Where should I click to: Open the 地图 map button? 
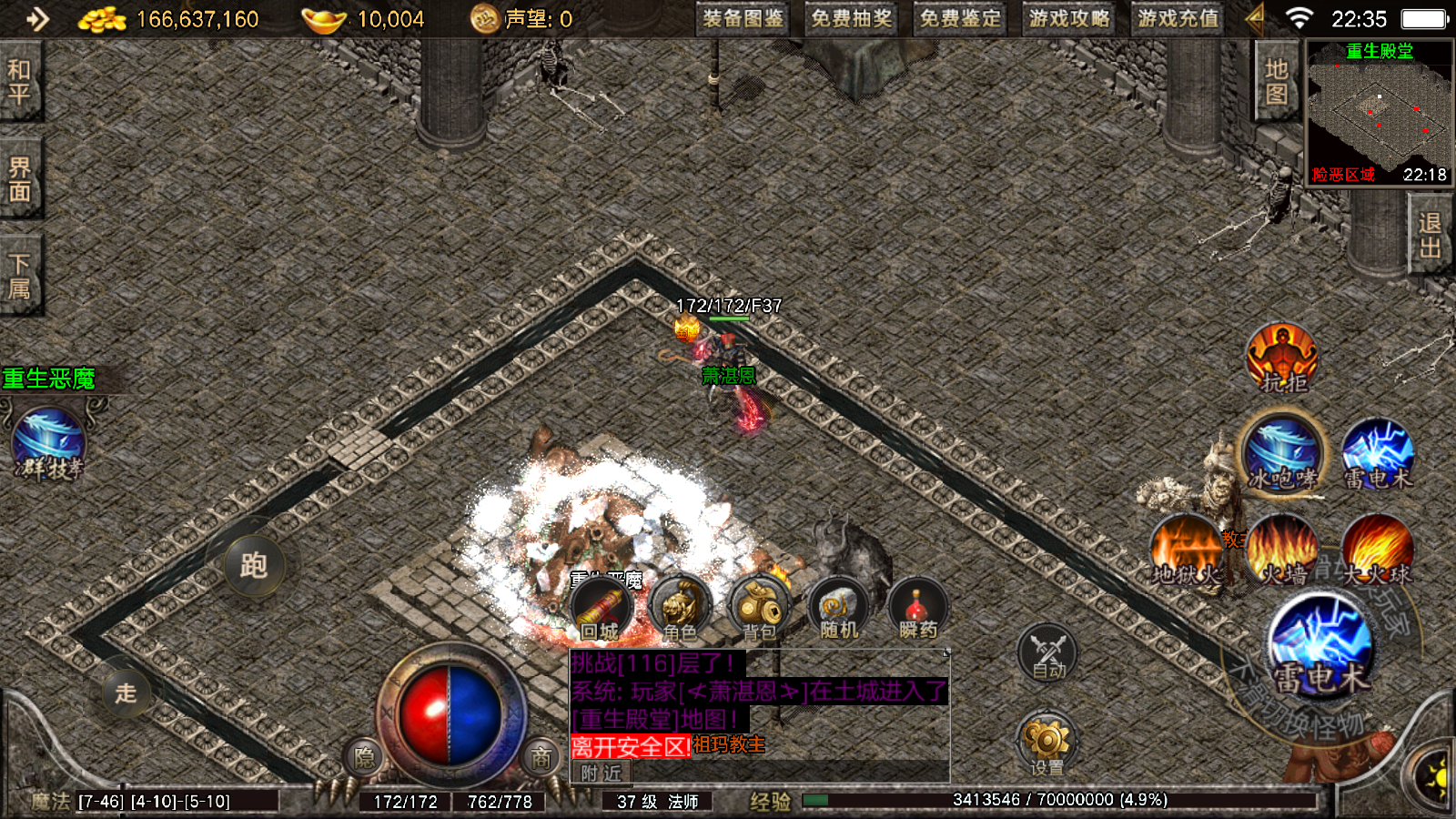1276,82
